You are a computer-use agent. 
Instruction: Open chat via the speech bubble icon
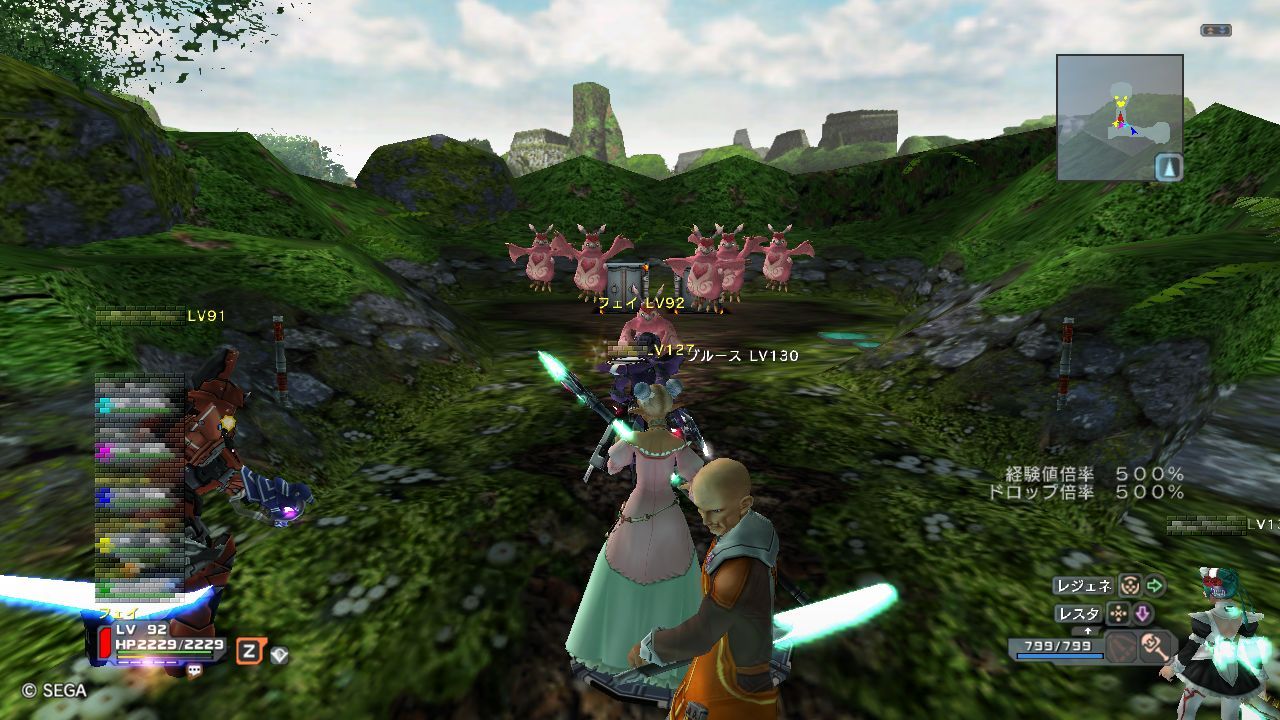[x=194, y=671]
